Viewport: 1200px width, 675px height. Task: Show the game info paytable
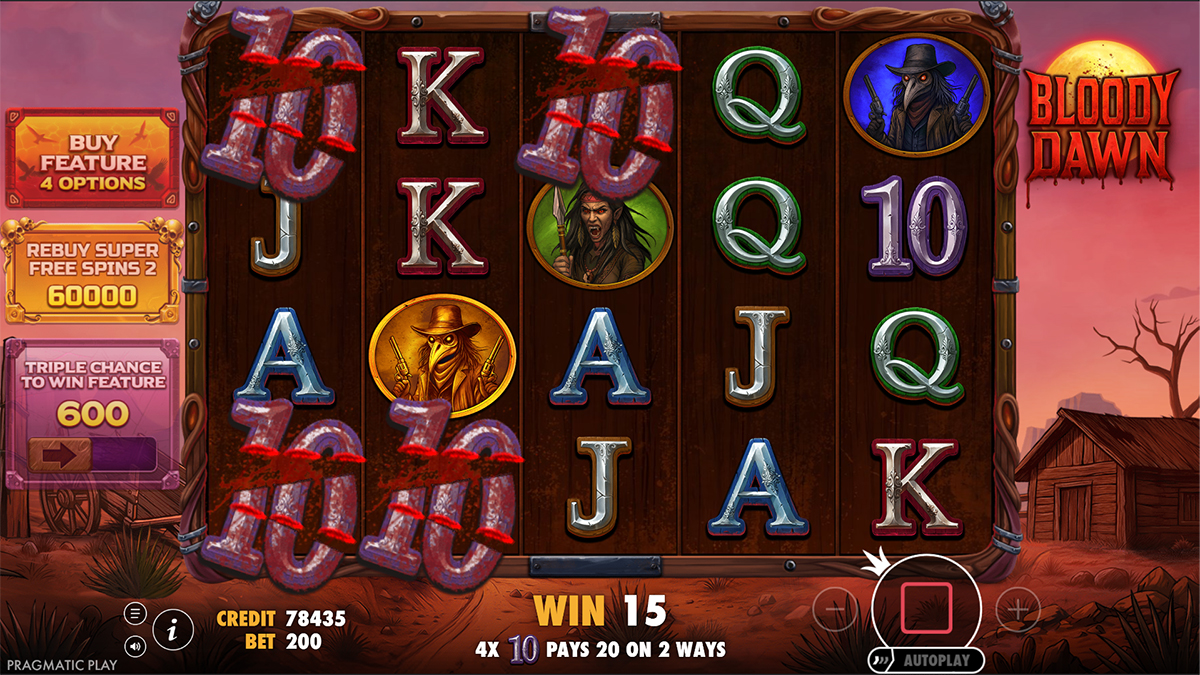coord(174,629)
